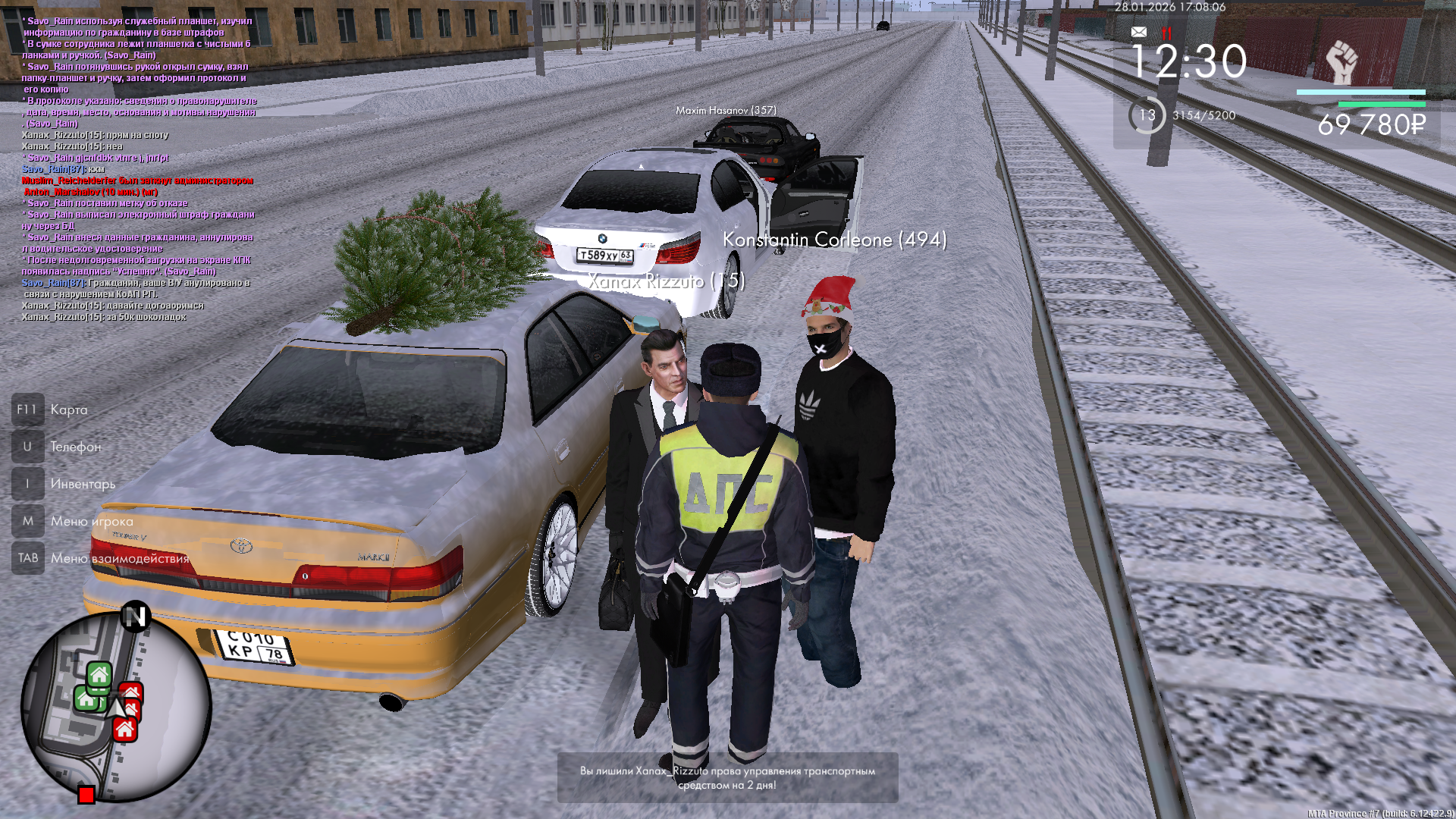Click the raised fist icon
The image size is (1456, 819).
[1341, 62]
